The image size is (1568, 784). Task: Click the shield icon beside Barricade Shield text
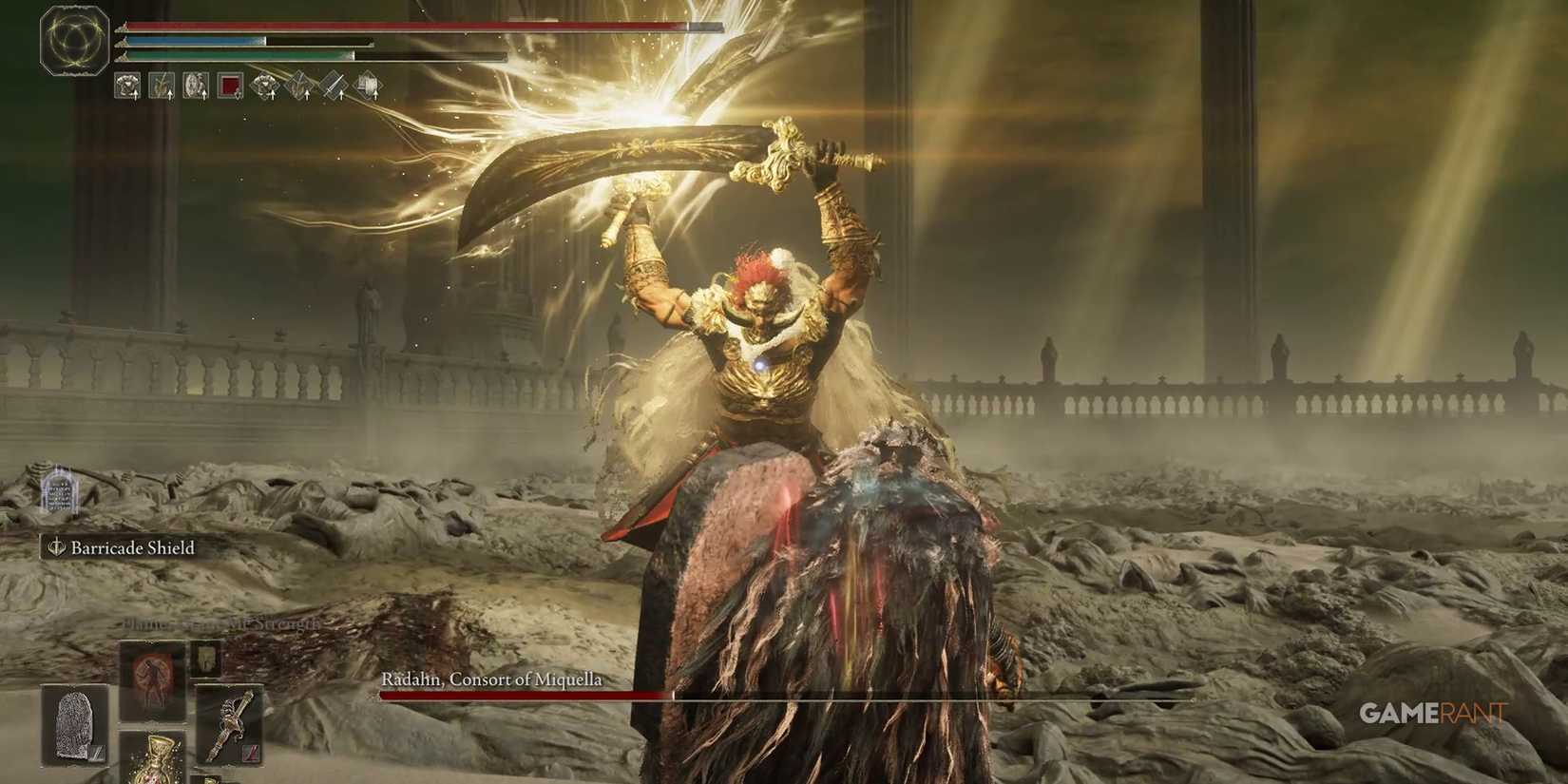[57, 548]
